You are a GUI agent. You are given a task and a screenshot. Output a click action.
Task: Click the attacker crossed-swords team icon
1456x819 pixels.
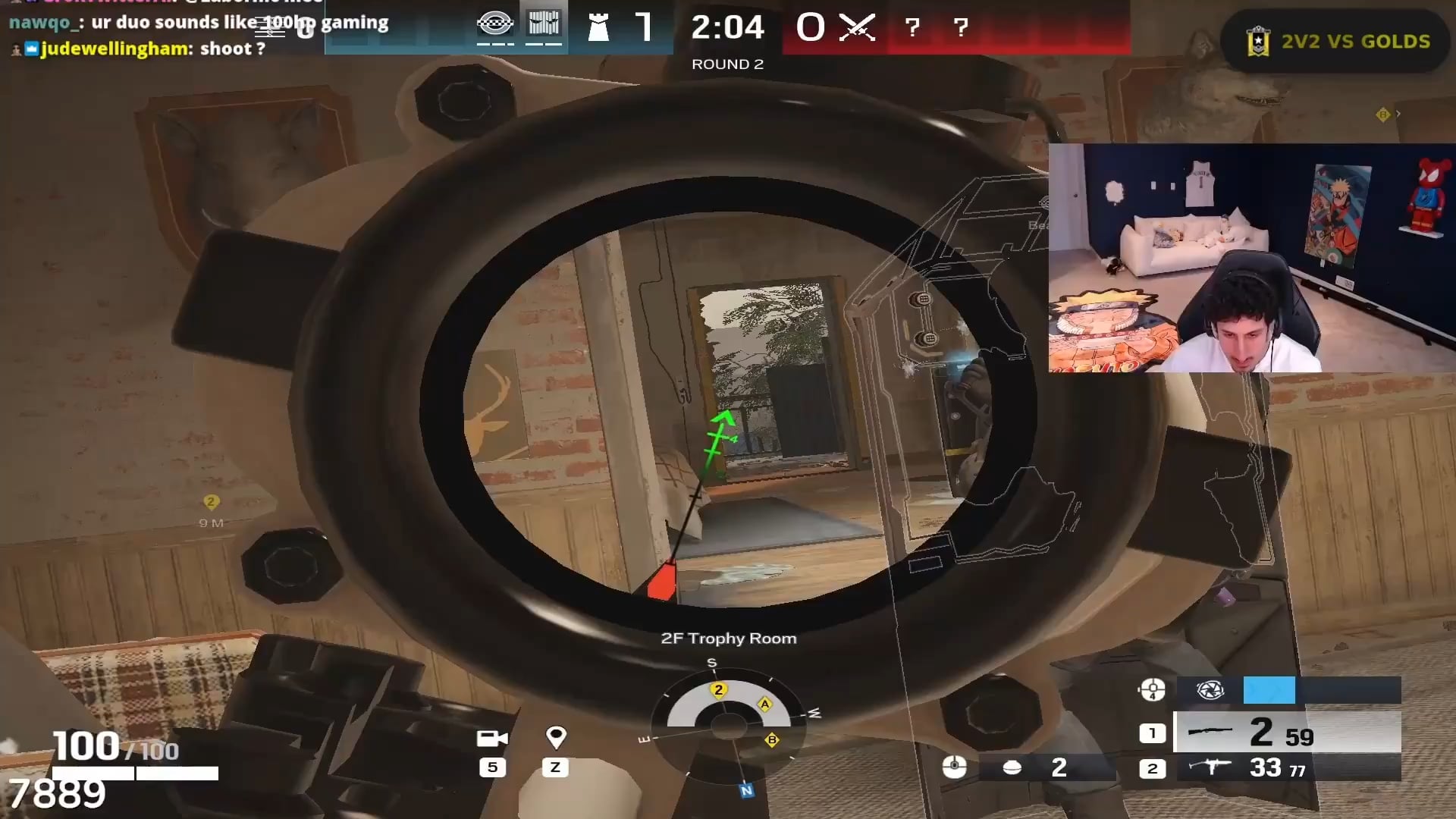click(x=858, y=28)
